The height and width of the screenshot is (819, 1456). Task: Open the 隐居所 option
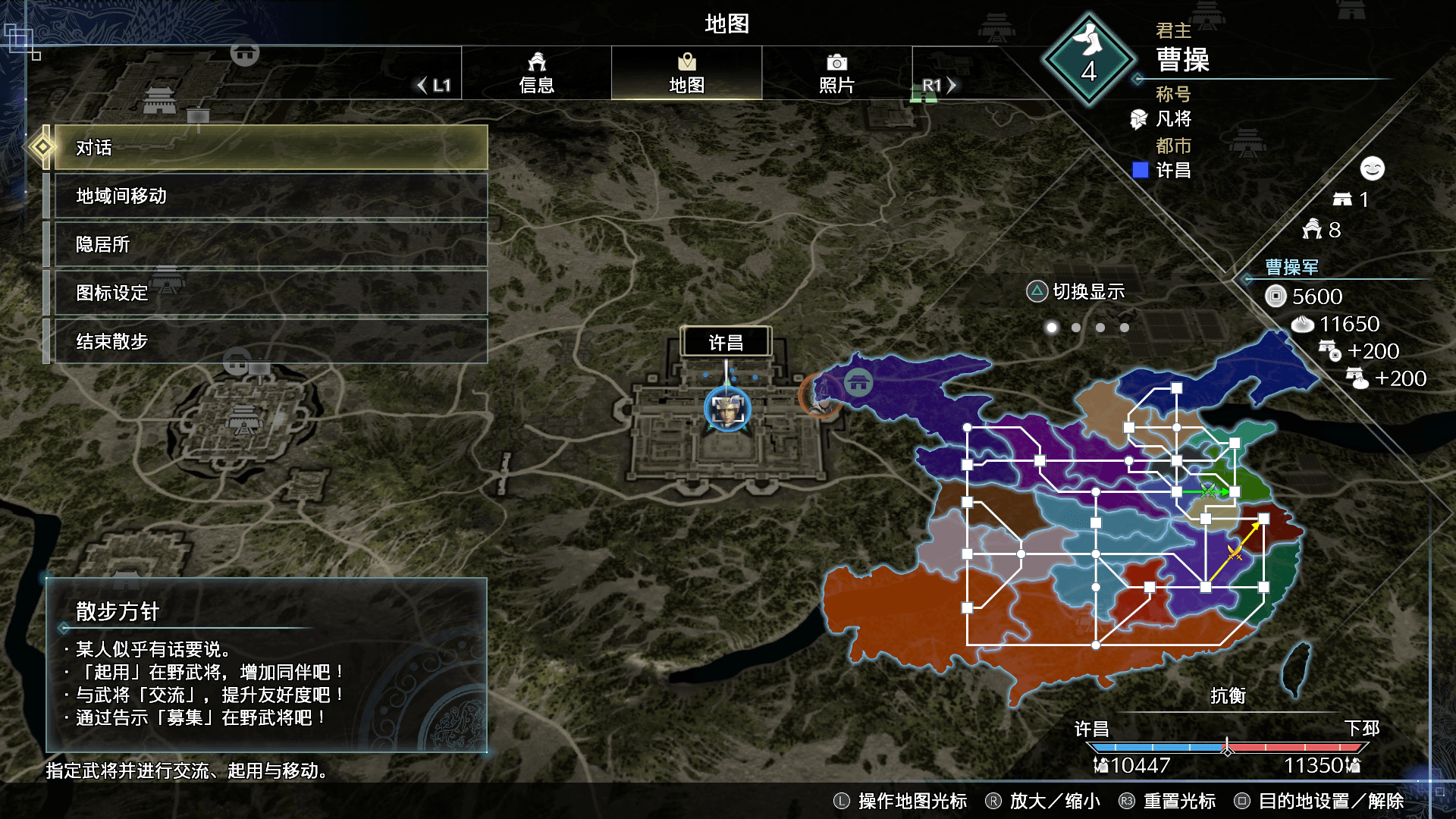(x=271, y=244)
